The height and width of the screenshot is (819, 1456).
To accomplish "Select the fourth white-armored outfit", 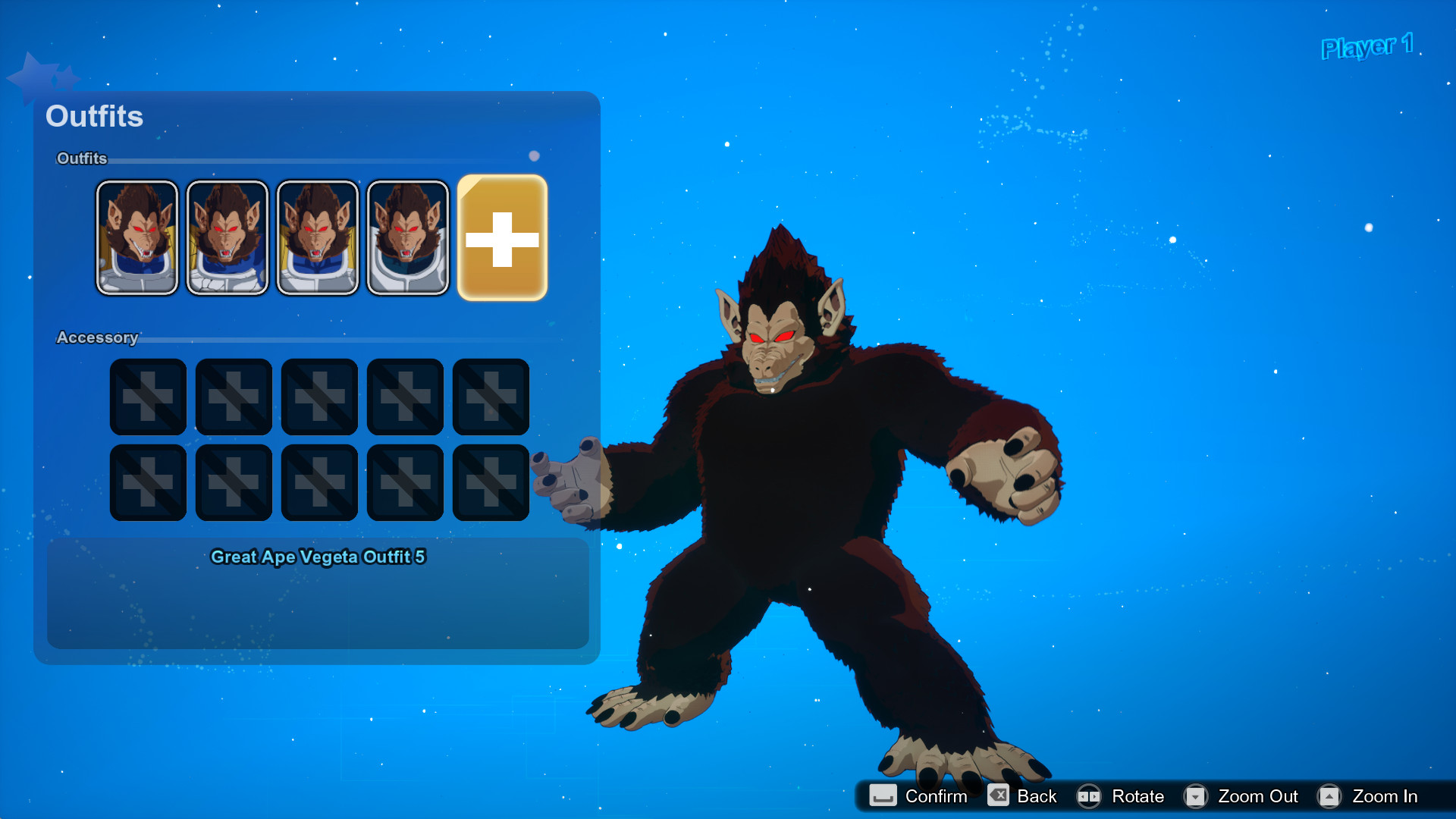I will (x=408, y=237).
